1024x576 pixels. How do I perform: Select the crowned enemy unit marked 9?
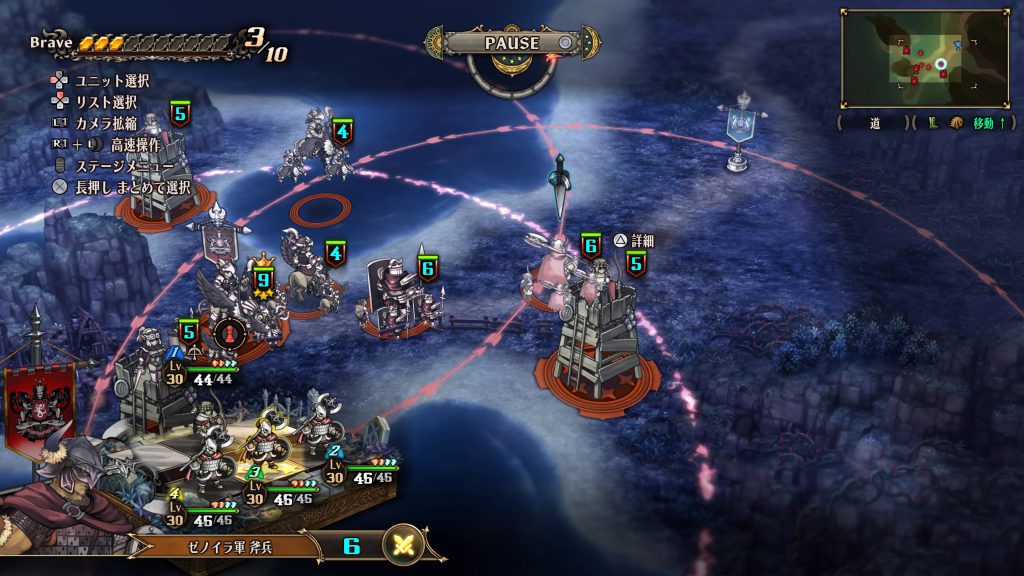[x=263, y=283]
